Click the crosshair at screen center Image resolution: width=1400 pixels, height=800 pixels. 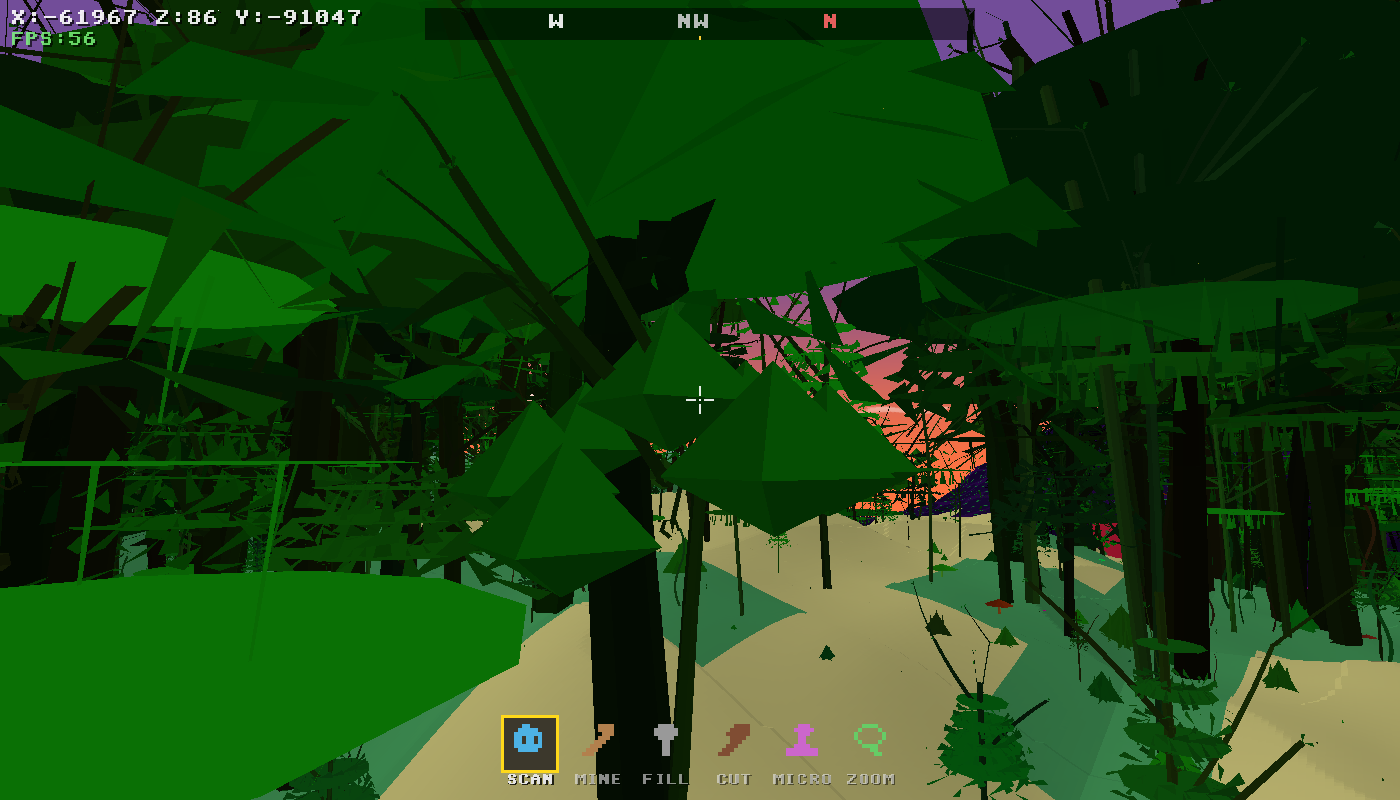coord(699,400)
